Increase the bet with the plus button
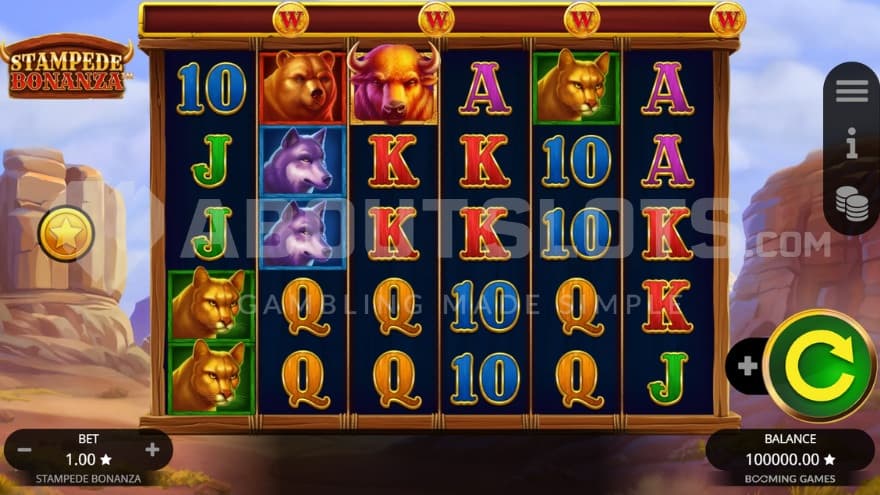This screenshot has height=495, width=880. (x=152, y=450)
